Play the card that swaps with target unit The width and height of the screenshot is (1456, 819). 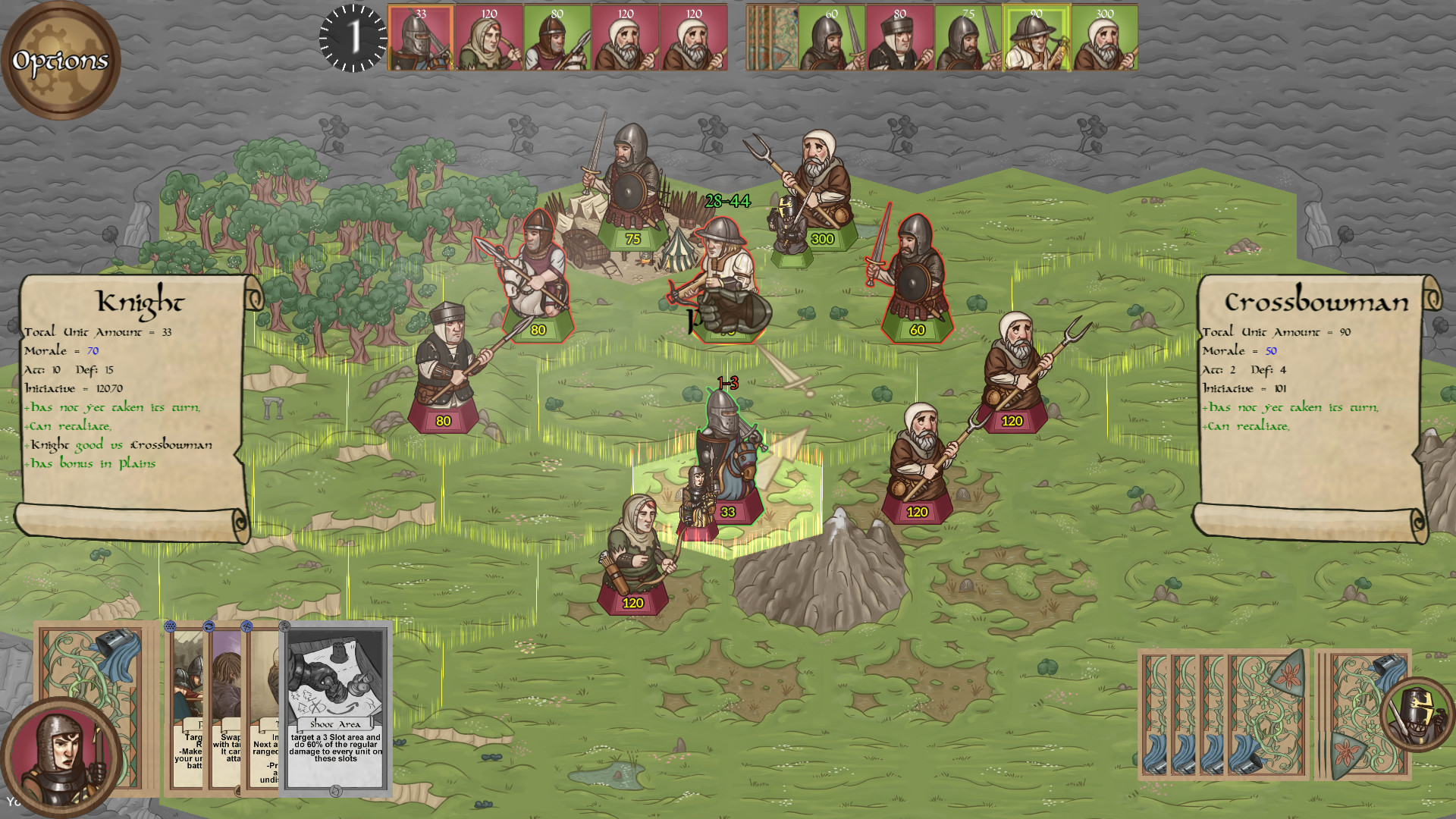click(227, 698)
